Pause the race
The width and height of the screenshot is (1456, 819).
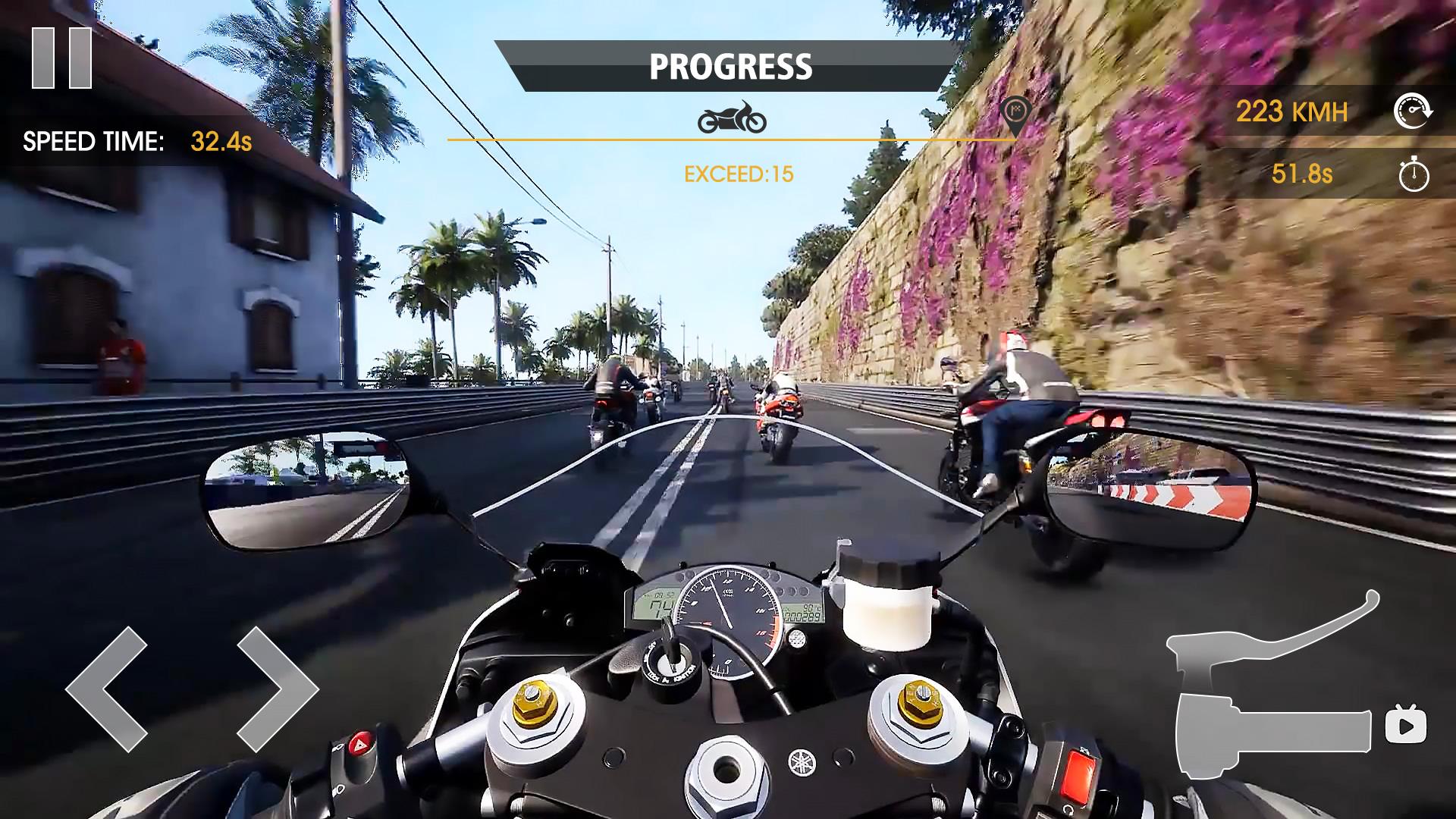pos(61,58)
